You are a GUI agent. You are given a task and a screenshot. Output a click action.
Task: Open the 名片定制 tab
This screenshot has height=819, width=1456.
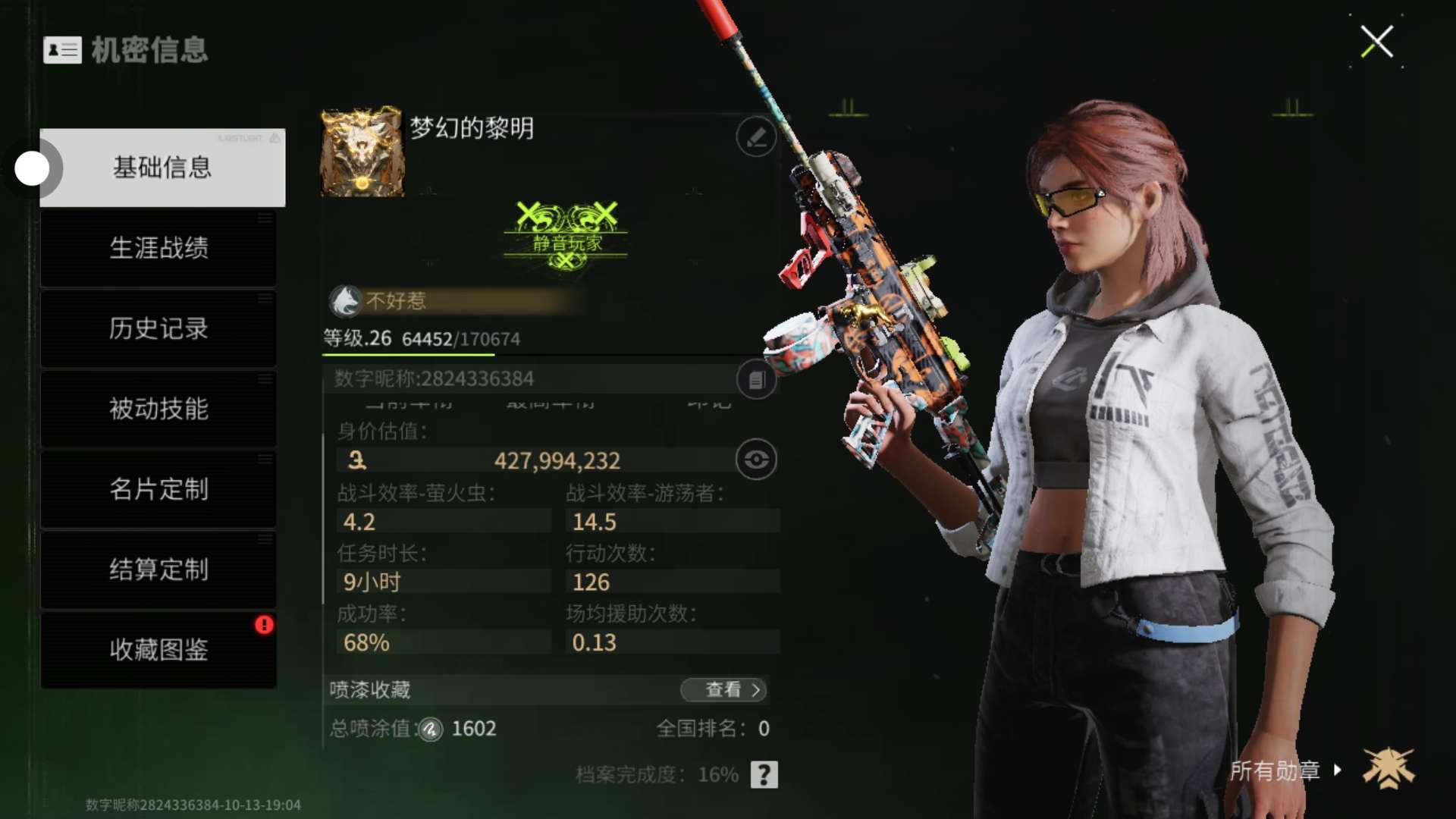click(158, 489)
